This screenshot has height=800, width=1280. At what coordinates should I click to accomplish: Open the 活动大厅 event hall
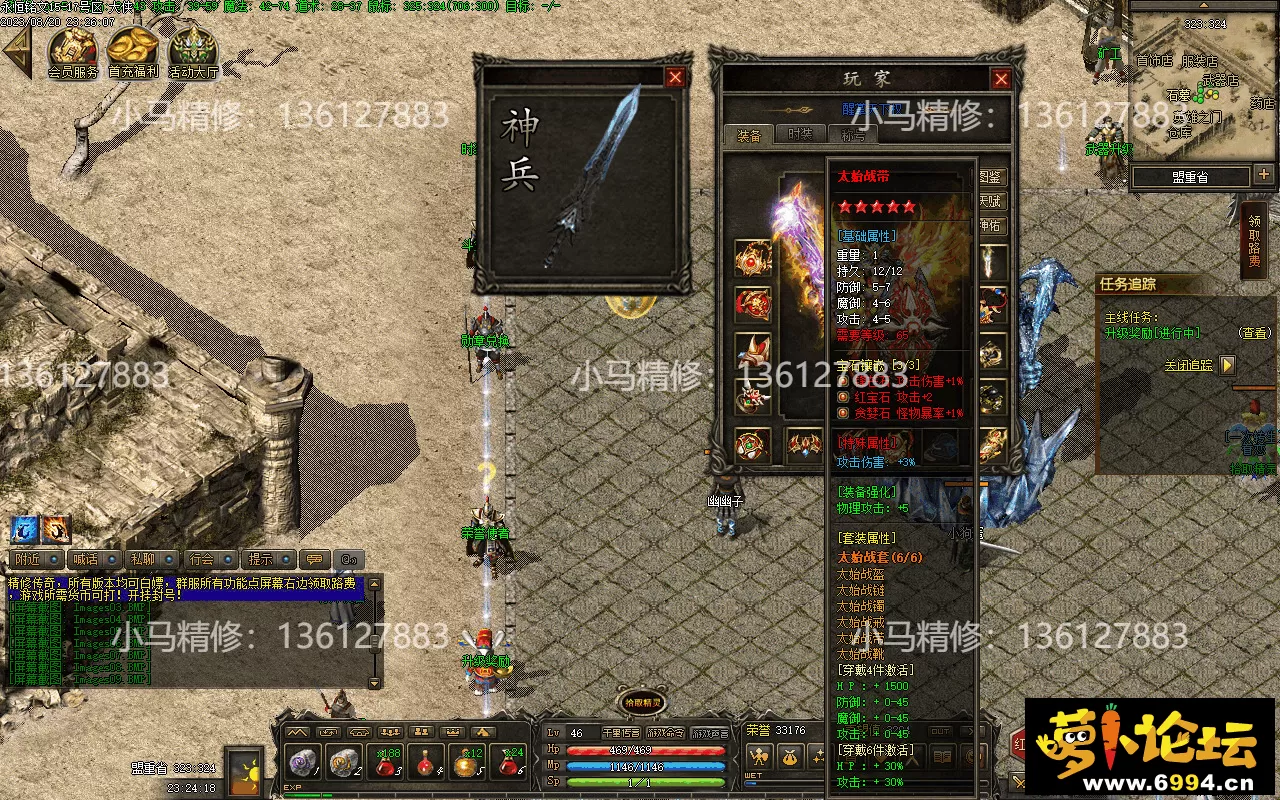coord(193,52)
